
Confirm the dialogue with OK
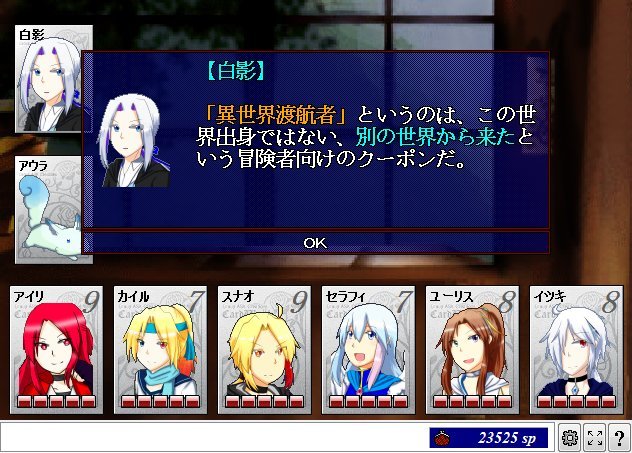tap(315, 242)
